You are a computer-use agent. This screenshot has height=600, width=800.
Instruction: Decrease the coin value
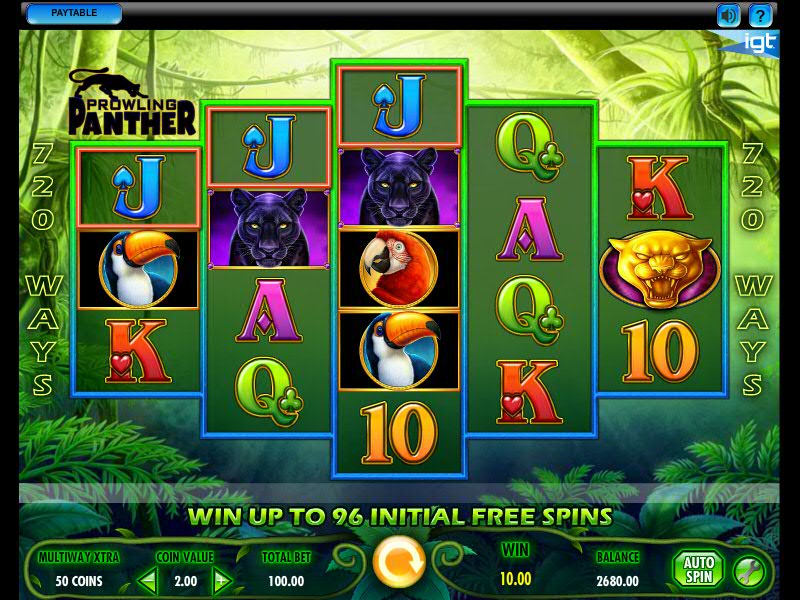tap(147, 580)
